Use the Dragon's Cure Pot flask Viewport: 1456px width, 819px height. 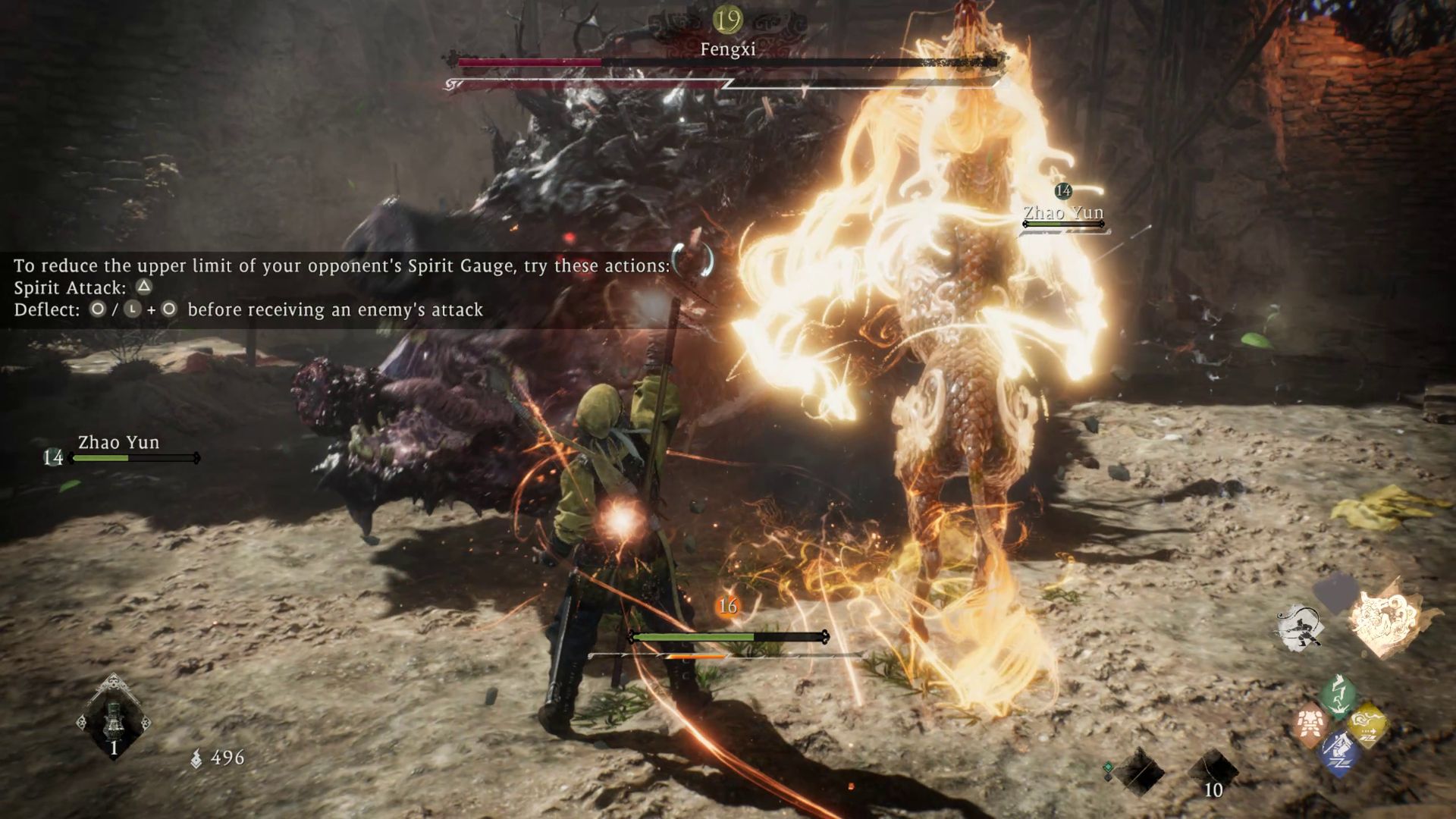[114, 717]
